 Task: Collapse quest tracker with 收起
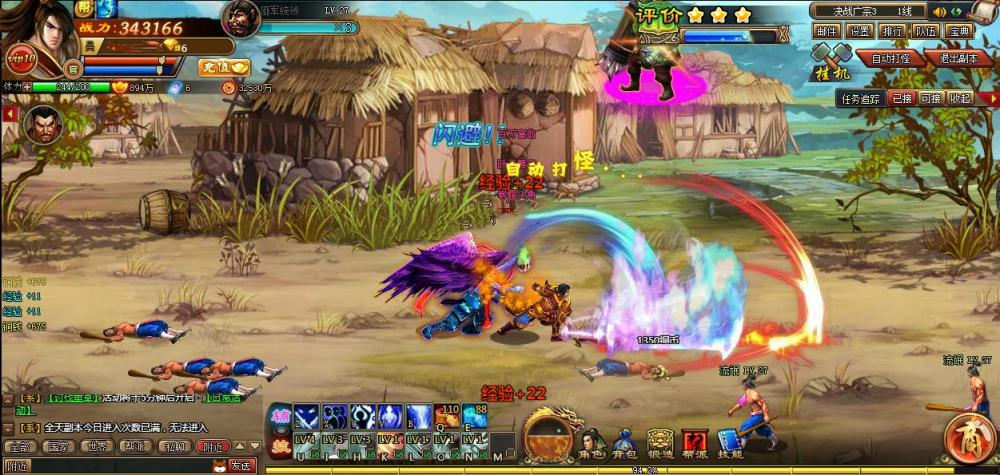pyautogui.click(x=960, y=98)
